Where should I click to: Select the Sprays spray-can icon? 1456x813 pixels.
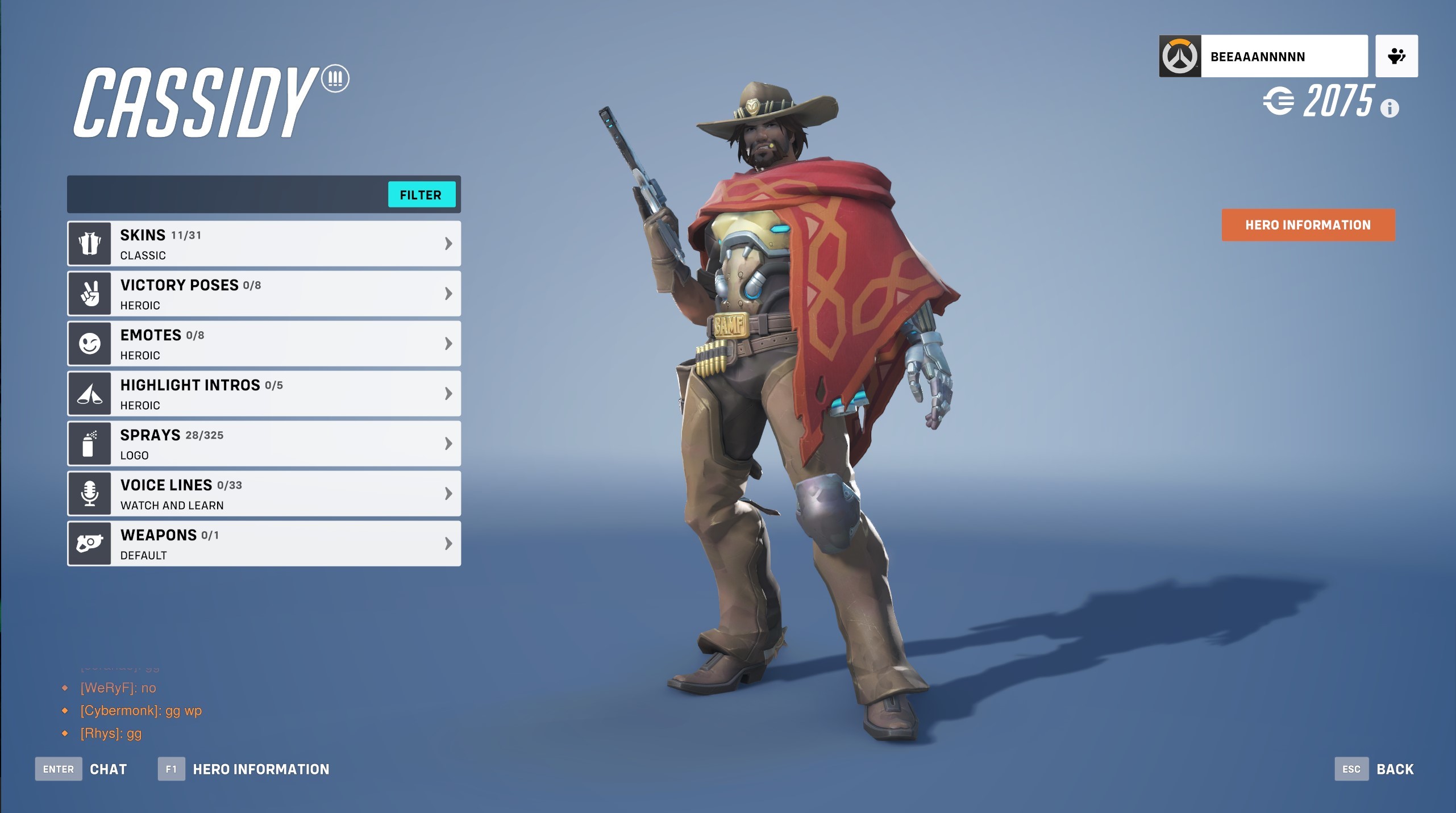tap(89, 443)
